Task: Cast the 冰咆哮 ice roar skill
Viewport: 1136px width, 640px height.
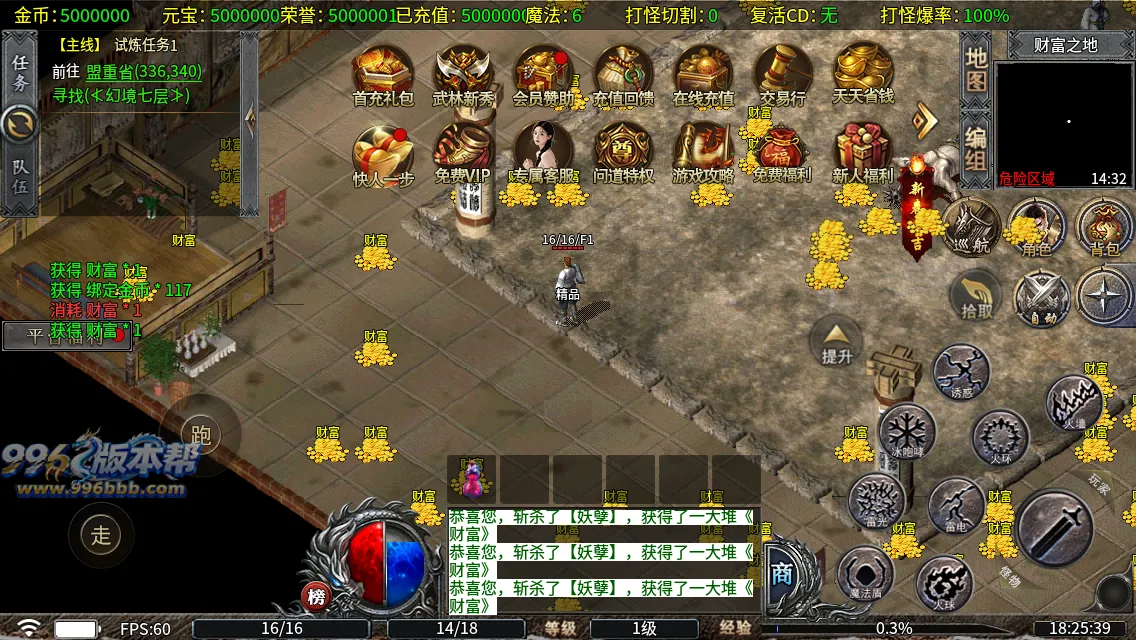Action: coord(907,432)
